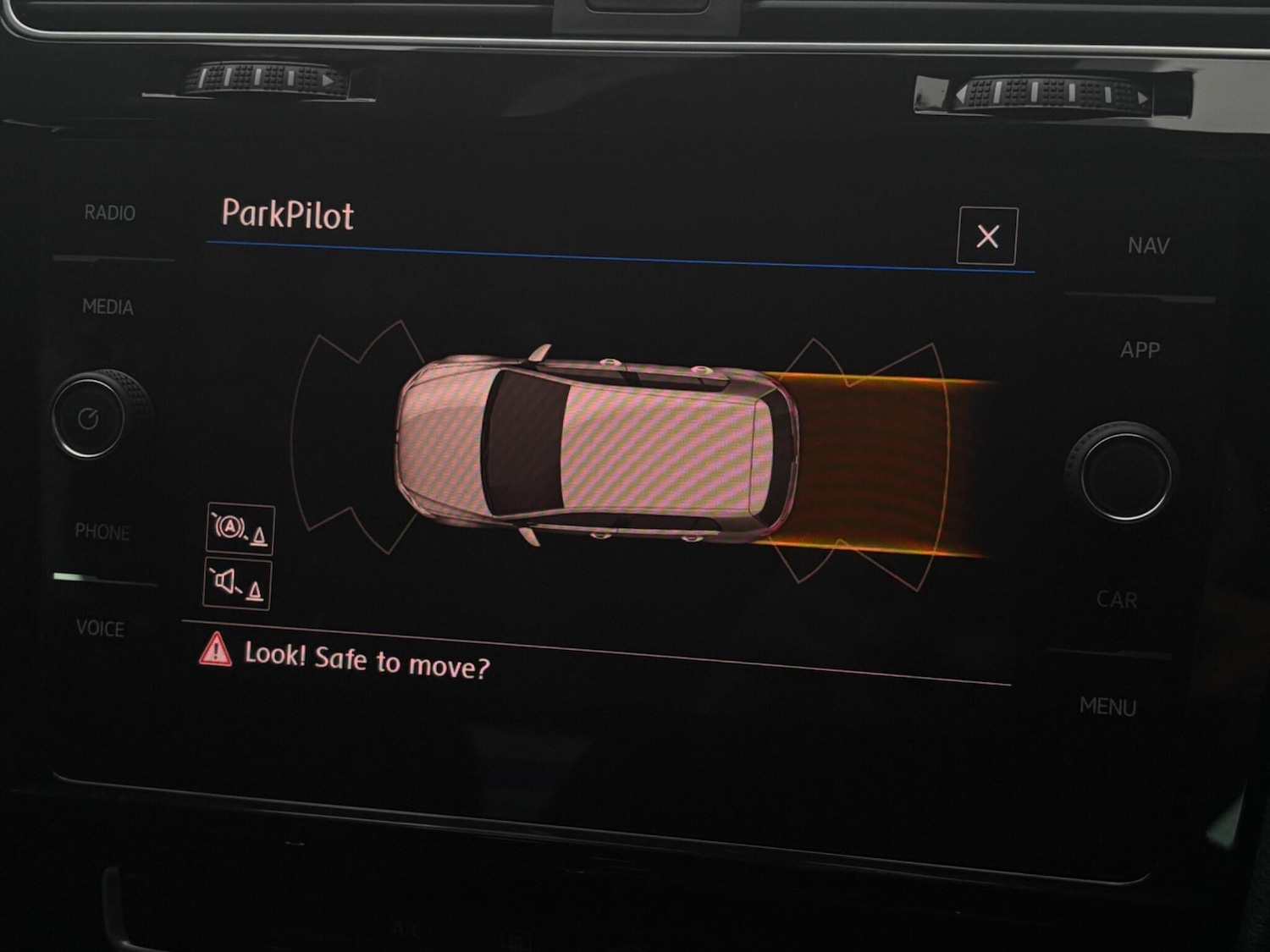1270x952 pixels.
Task: Open NAV navigation
Action: 1148,246
